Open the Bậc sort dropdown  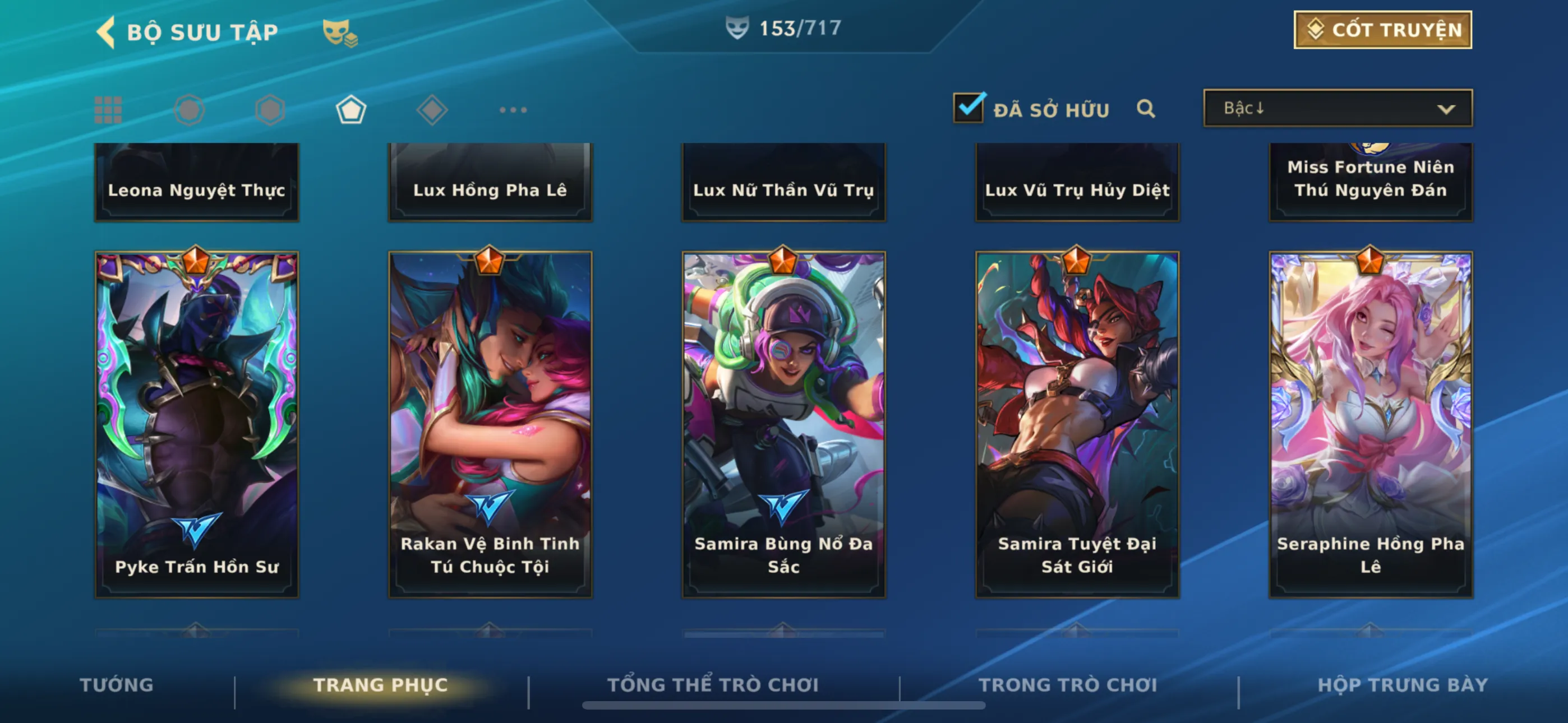(x=1338, y=108)
